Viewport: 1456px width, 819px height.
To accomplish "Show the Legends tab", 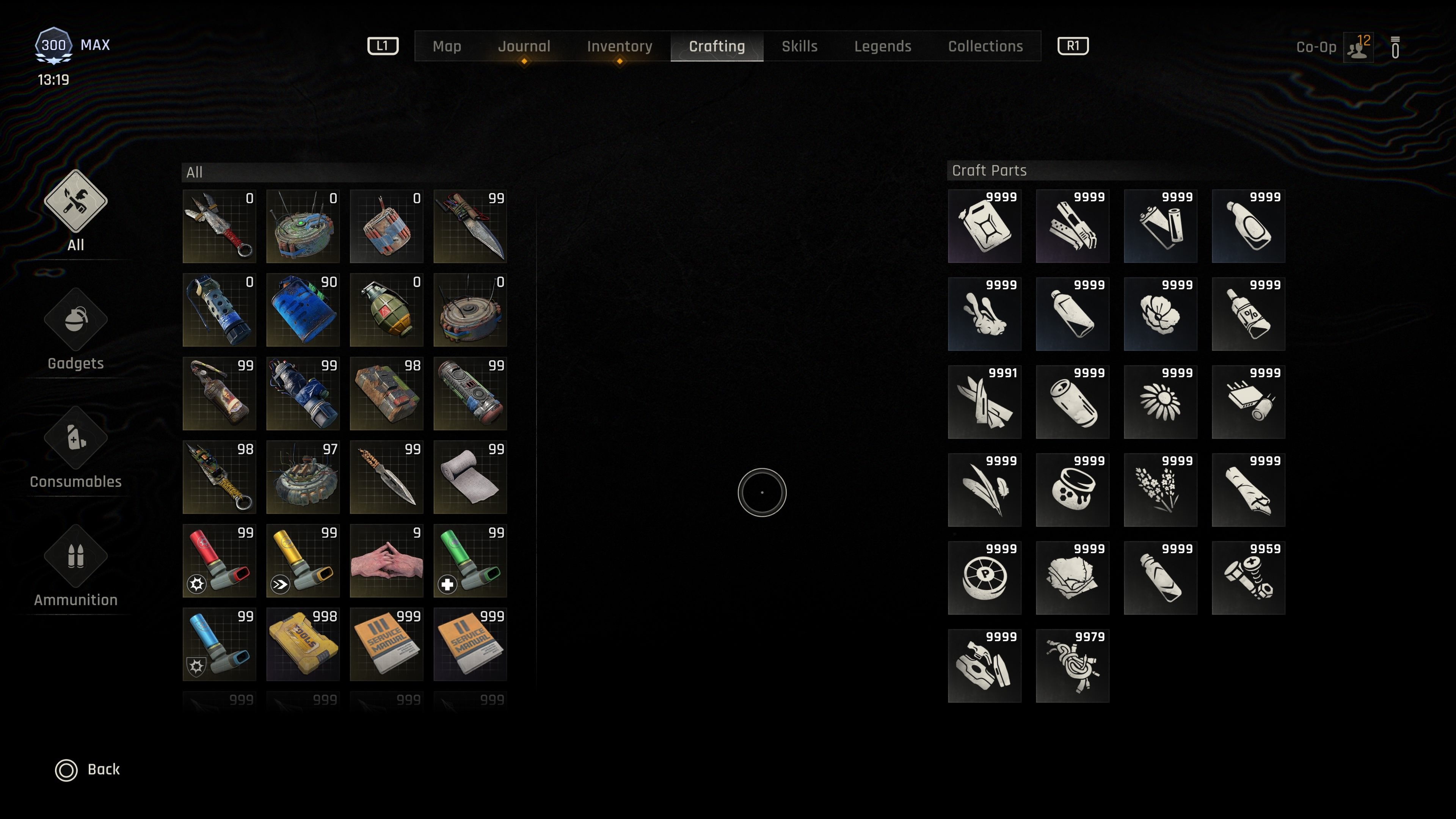I will (882, 46).
